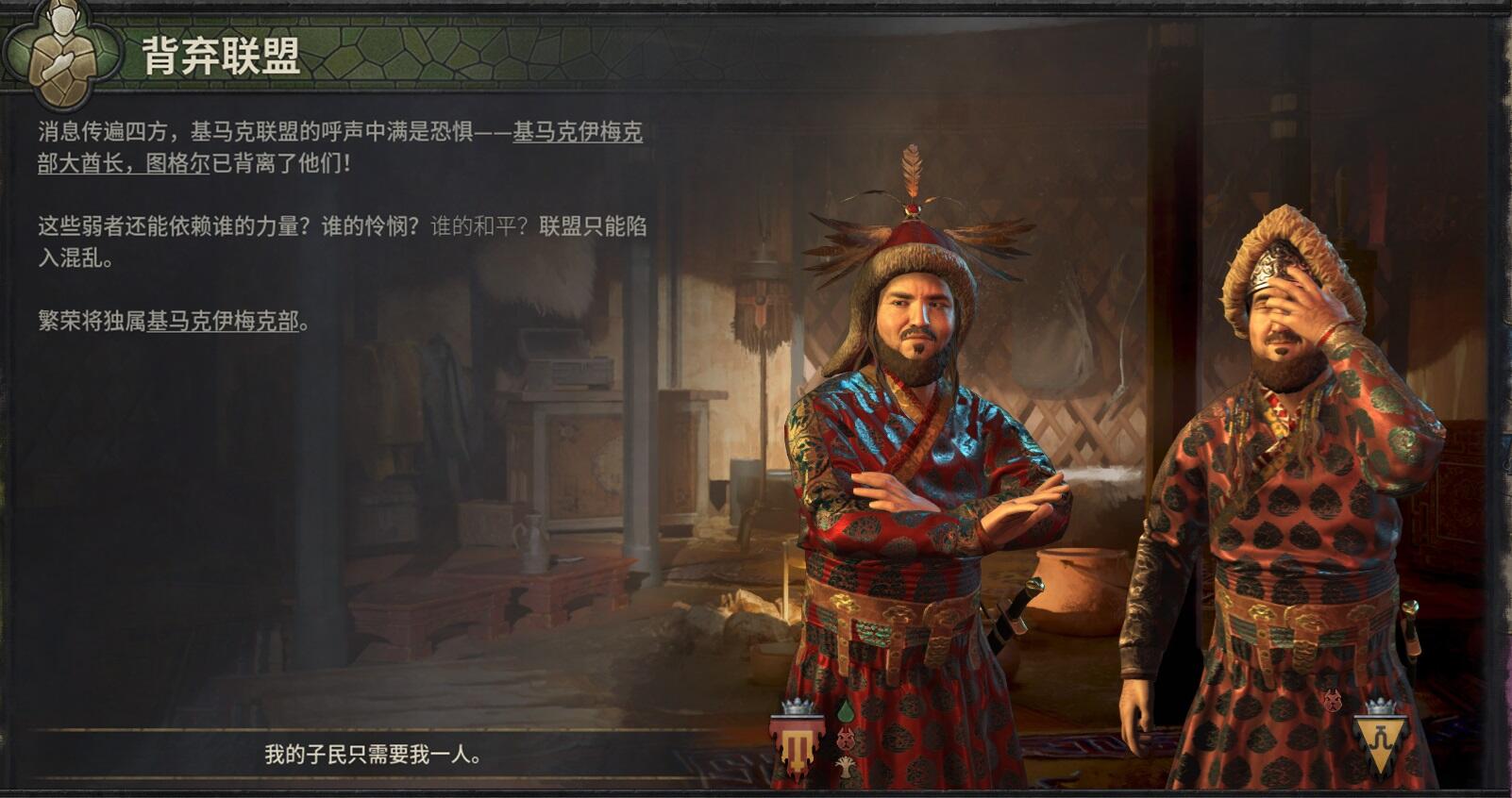
Task: Open 图格尔's crowned red-and-gold coat of arms
Action: tap(798, 742)
